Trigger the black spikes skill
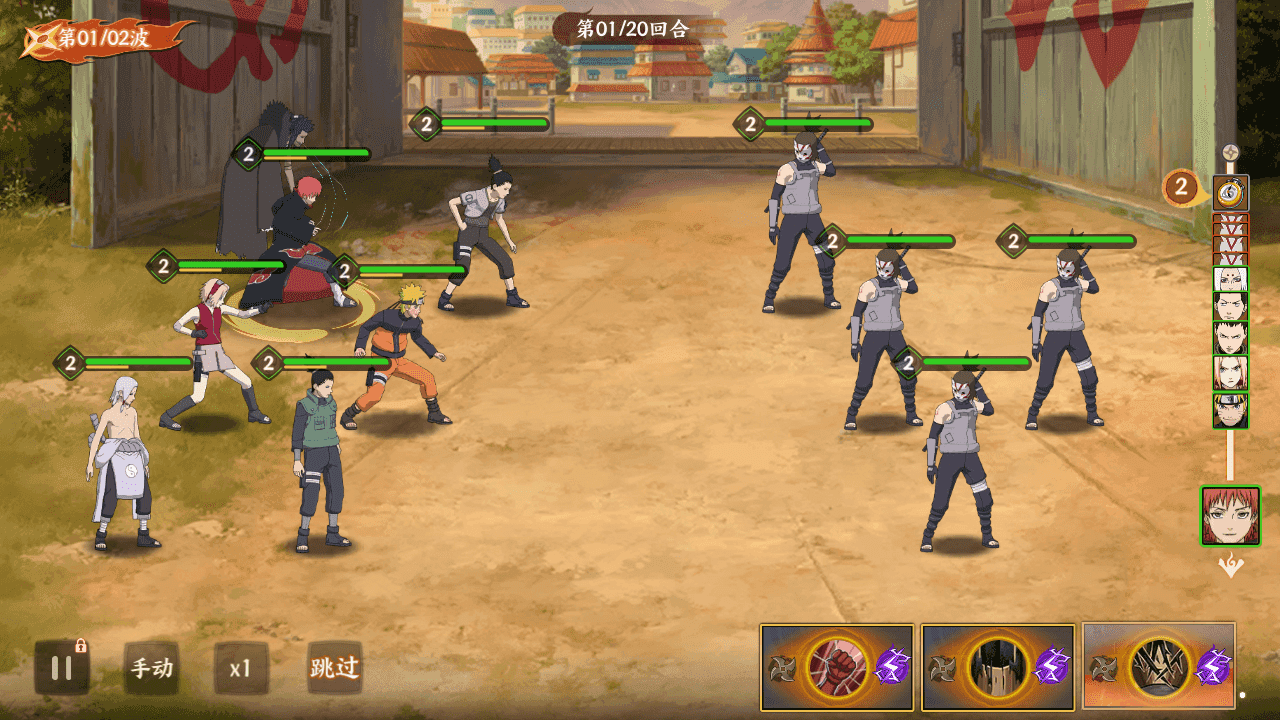 [1159, 666]
